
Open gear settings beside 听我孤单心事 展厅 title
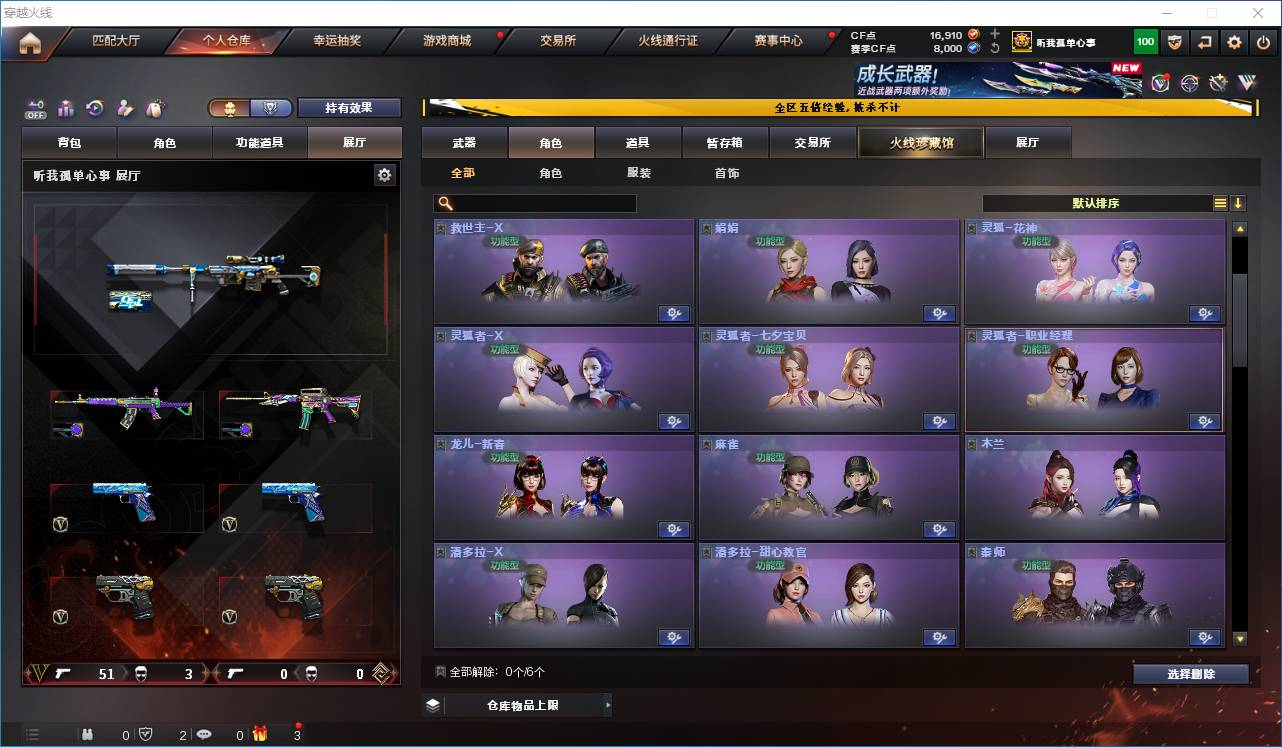pyautogui.click(x=385, y=174)
